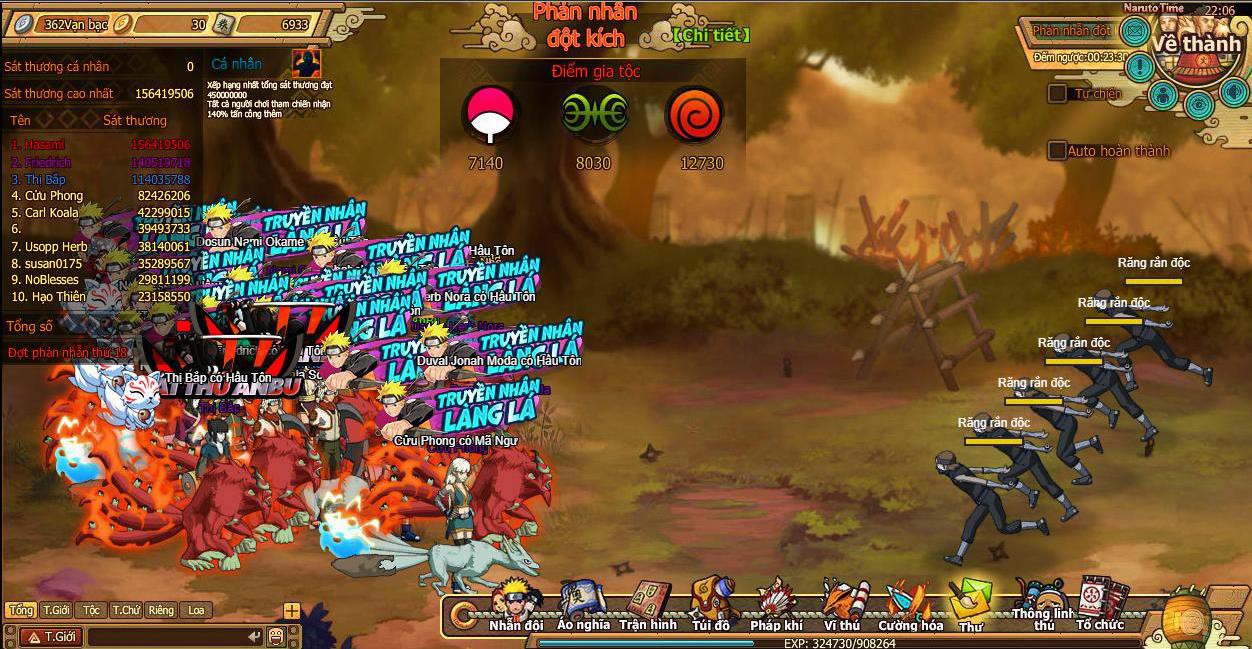The height and width of the screenshot is (649, 1252).
Task: Open the Tổ chức organization menu
Action: pos(1100,605)
